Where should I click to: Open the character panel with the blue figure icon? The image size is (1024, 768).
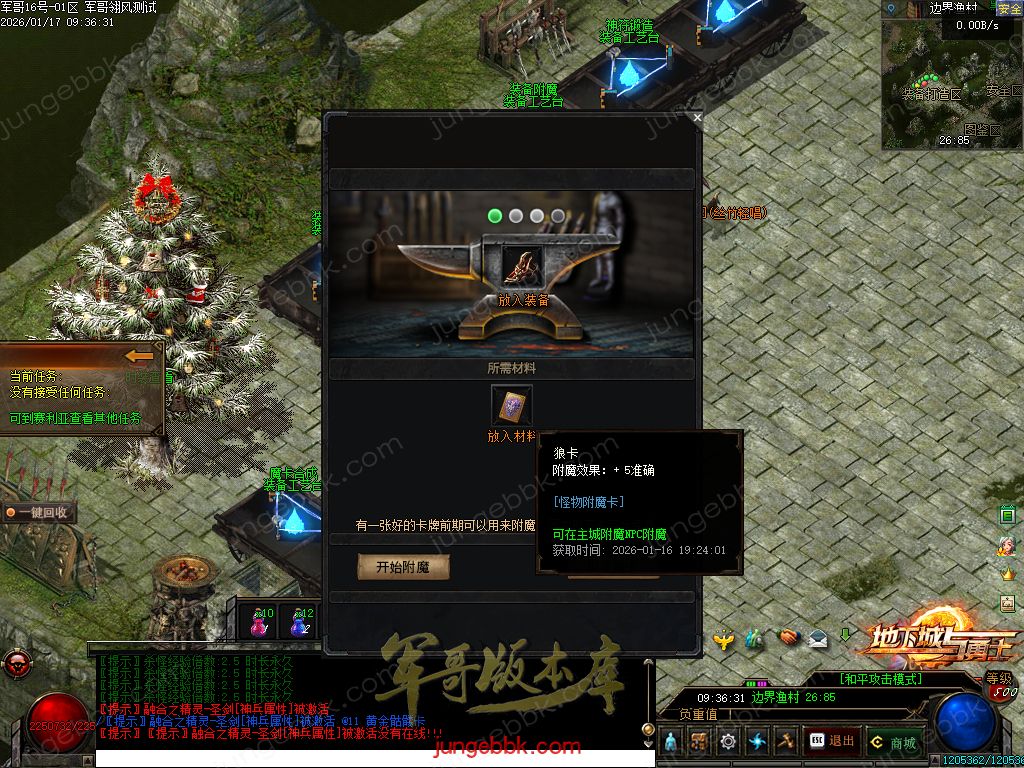pos(670,742)
